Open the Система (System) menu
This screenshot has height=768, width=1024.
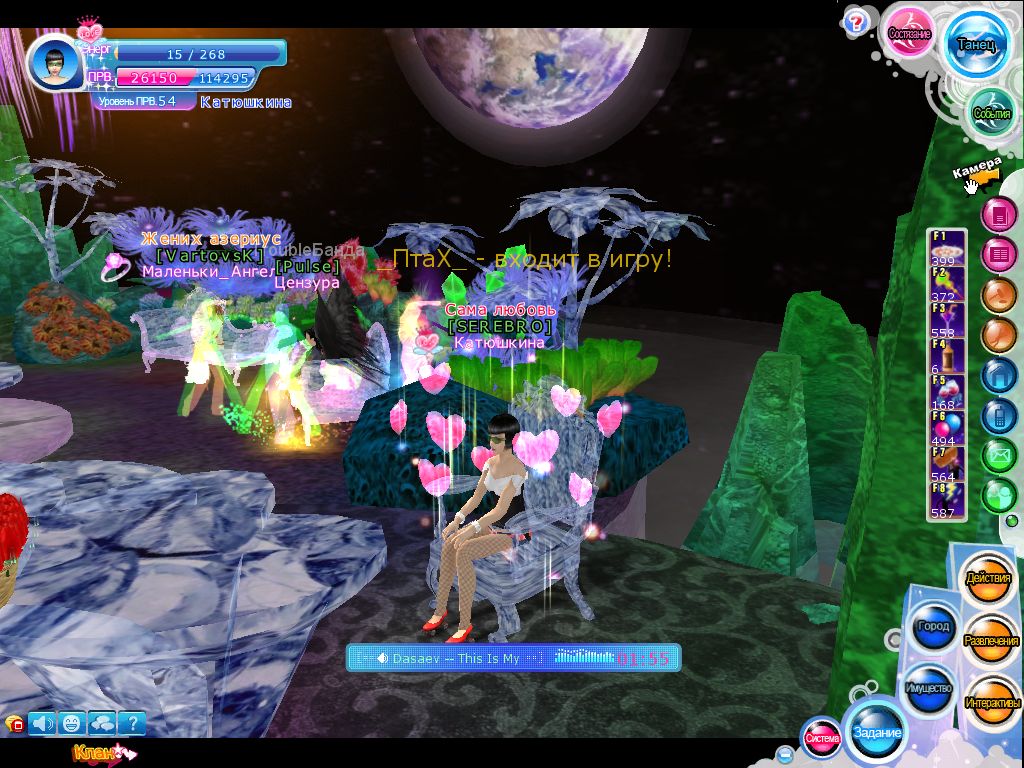coord(822,738)
